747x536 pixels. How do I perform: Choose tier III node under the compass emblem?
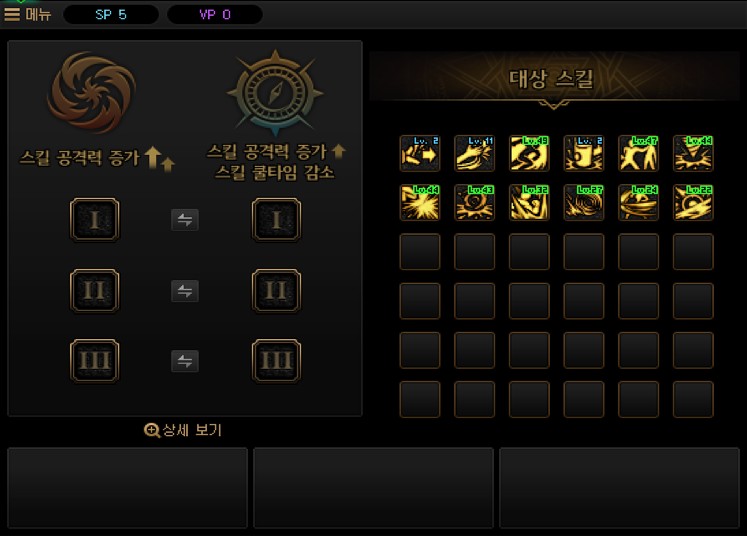pos(276,361)
